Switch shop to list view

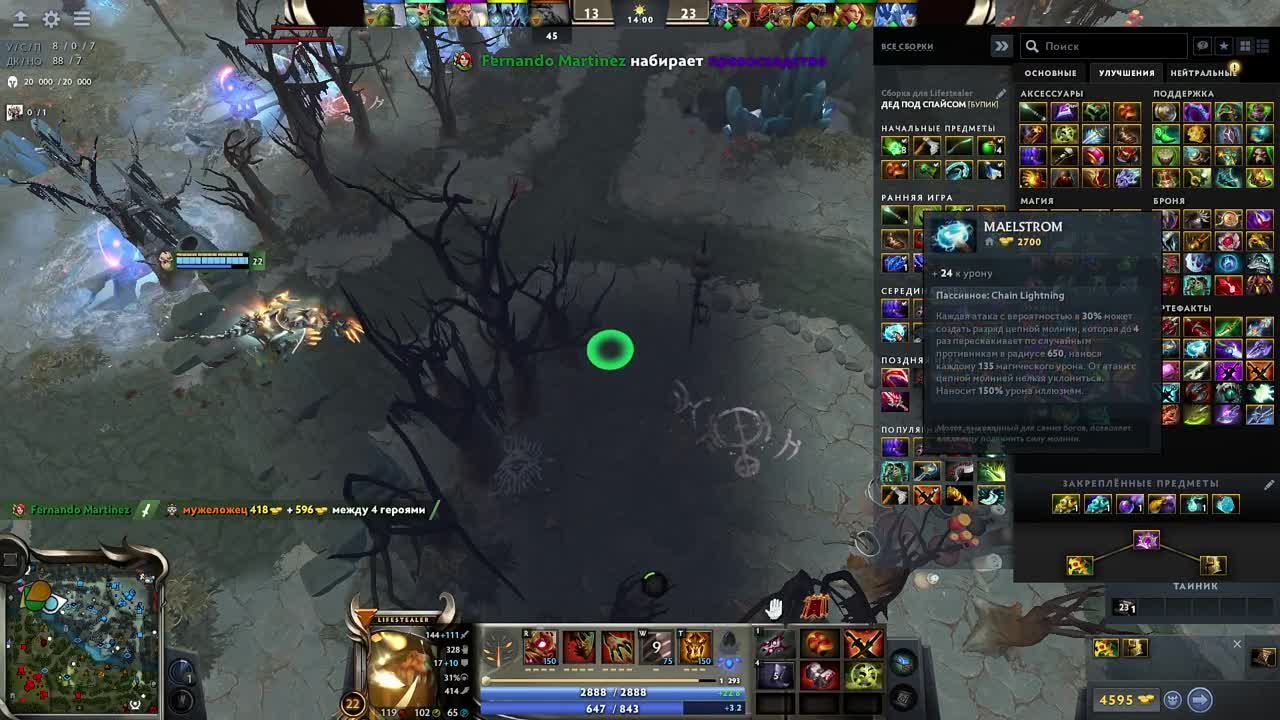tap(1265, 46)
